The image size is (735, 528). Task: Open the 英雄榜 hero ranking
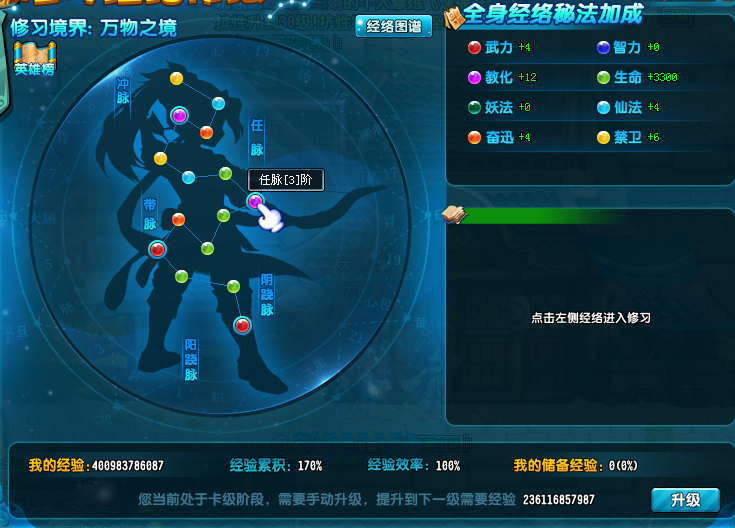pyautogui.click(x=34, y=61)
